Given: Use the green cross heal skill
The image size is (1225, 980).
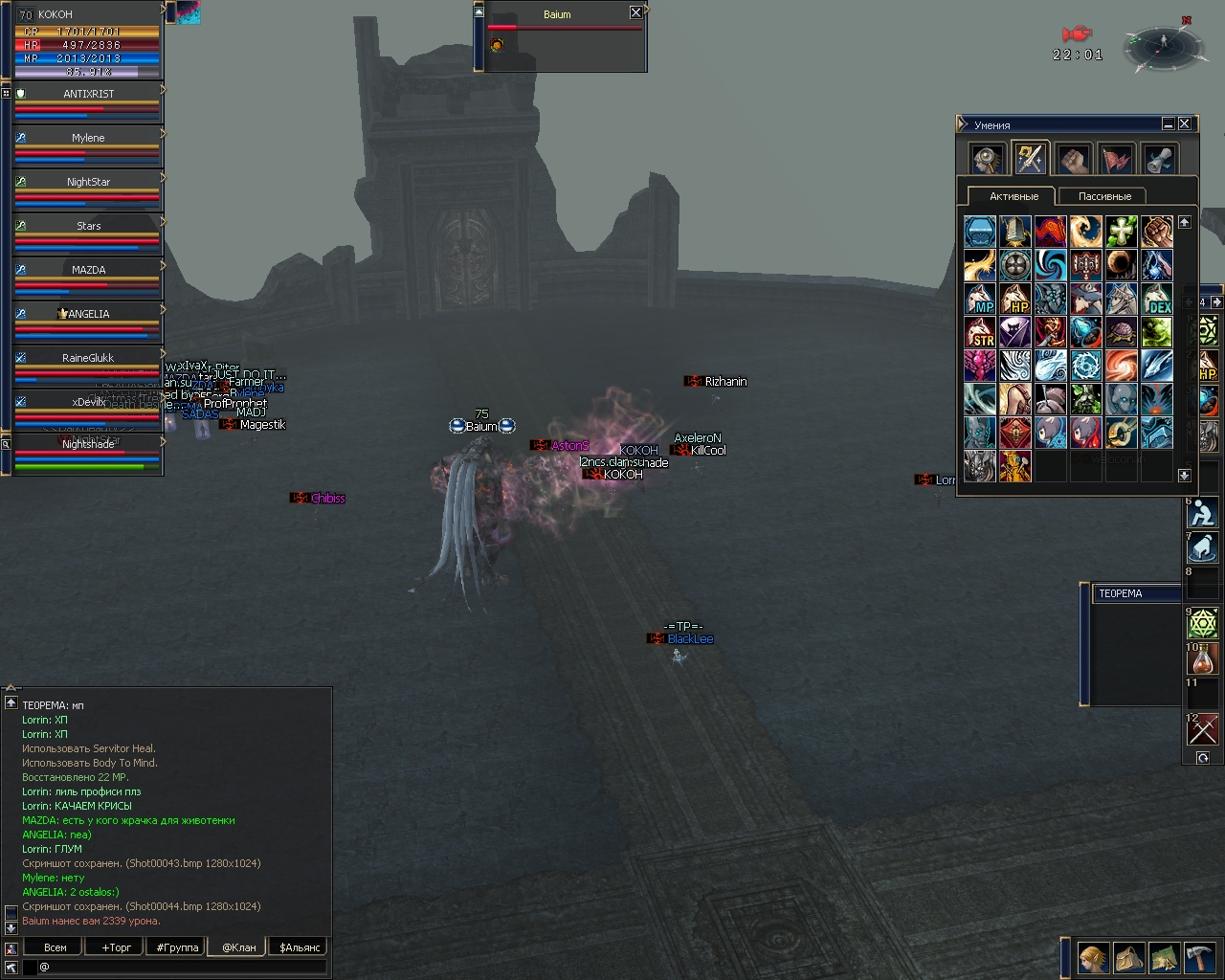Looking at the screenshot, I should (1121, 232).
